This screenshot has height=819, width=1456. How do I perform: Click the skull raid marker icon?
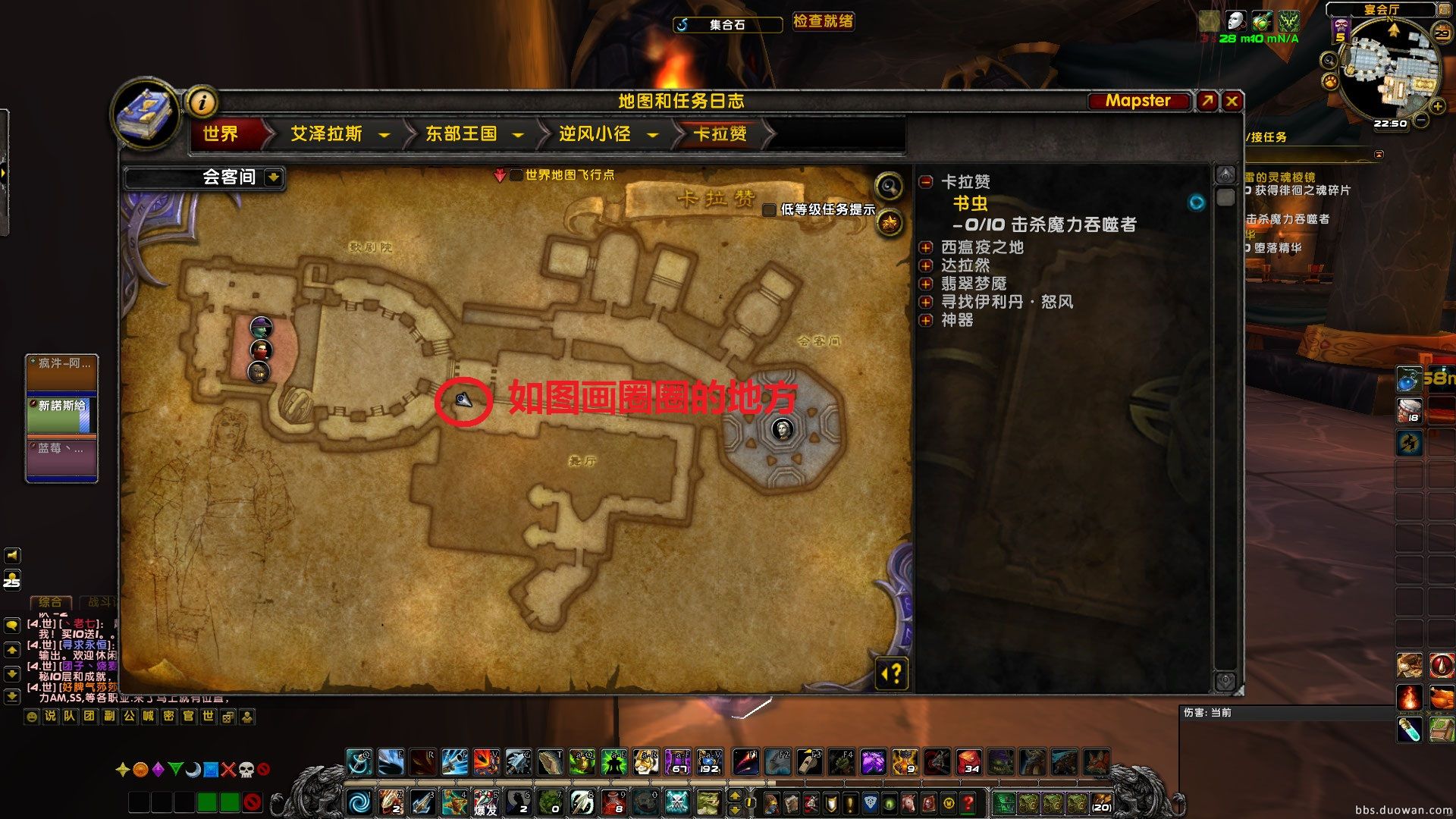(x=248, y=768)
